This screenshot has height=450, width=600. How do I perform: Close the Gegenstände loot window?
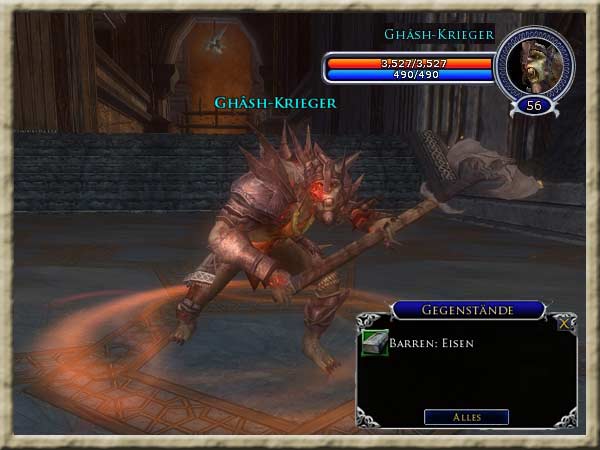[x=566, y=323]
